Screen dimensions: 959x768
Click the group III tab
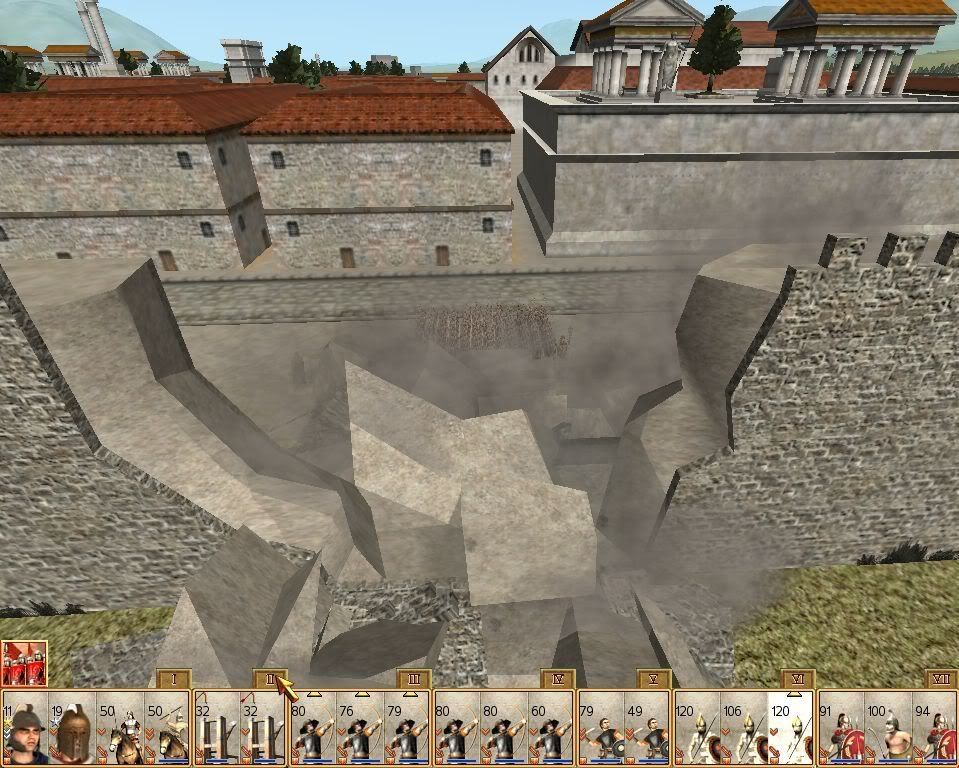pos(413,679)
